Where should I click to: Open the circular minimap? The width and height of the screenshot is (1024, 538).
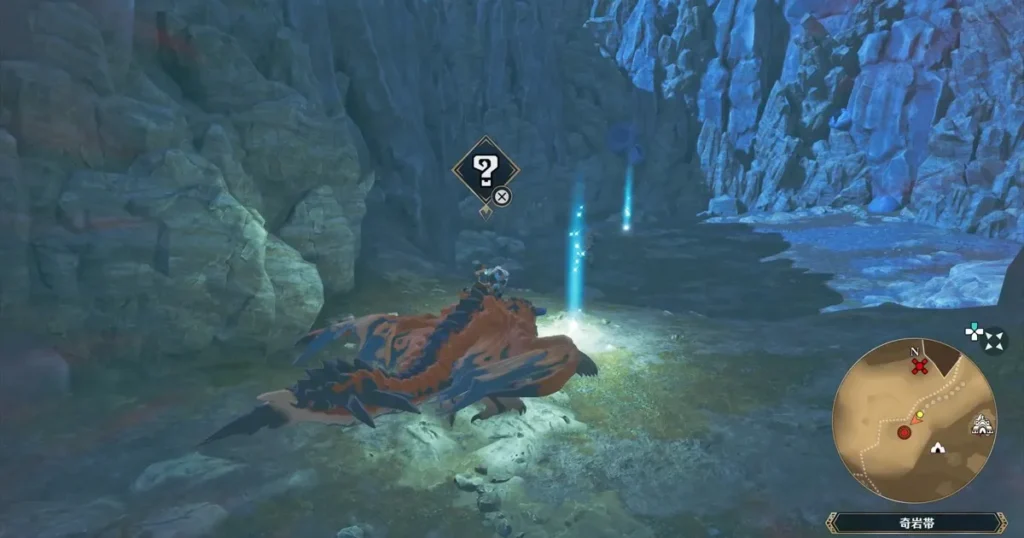pos(913,420)
